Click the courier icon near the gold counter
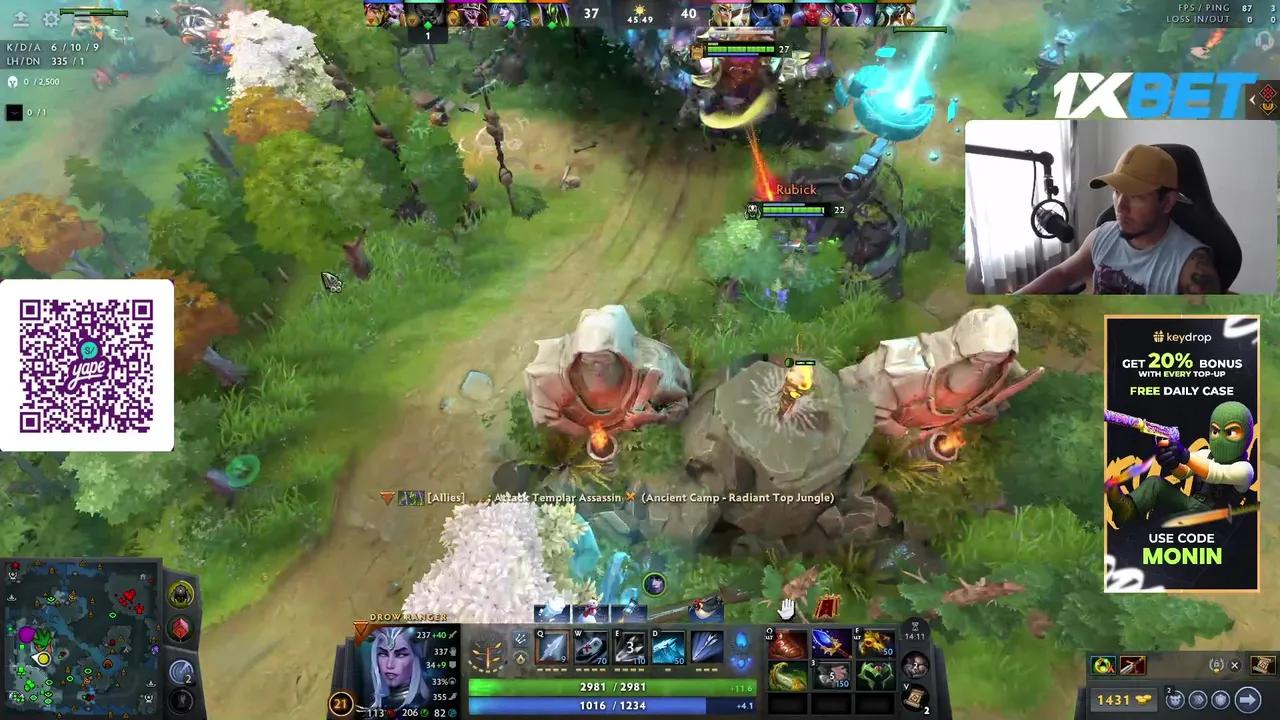The height and width of the screenshot is (720, 1280). [x=1175, y=699]
